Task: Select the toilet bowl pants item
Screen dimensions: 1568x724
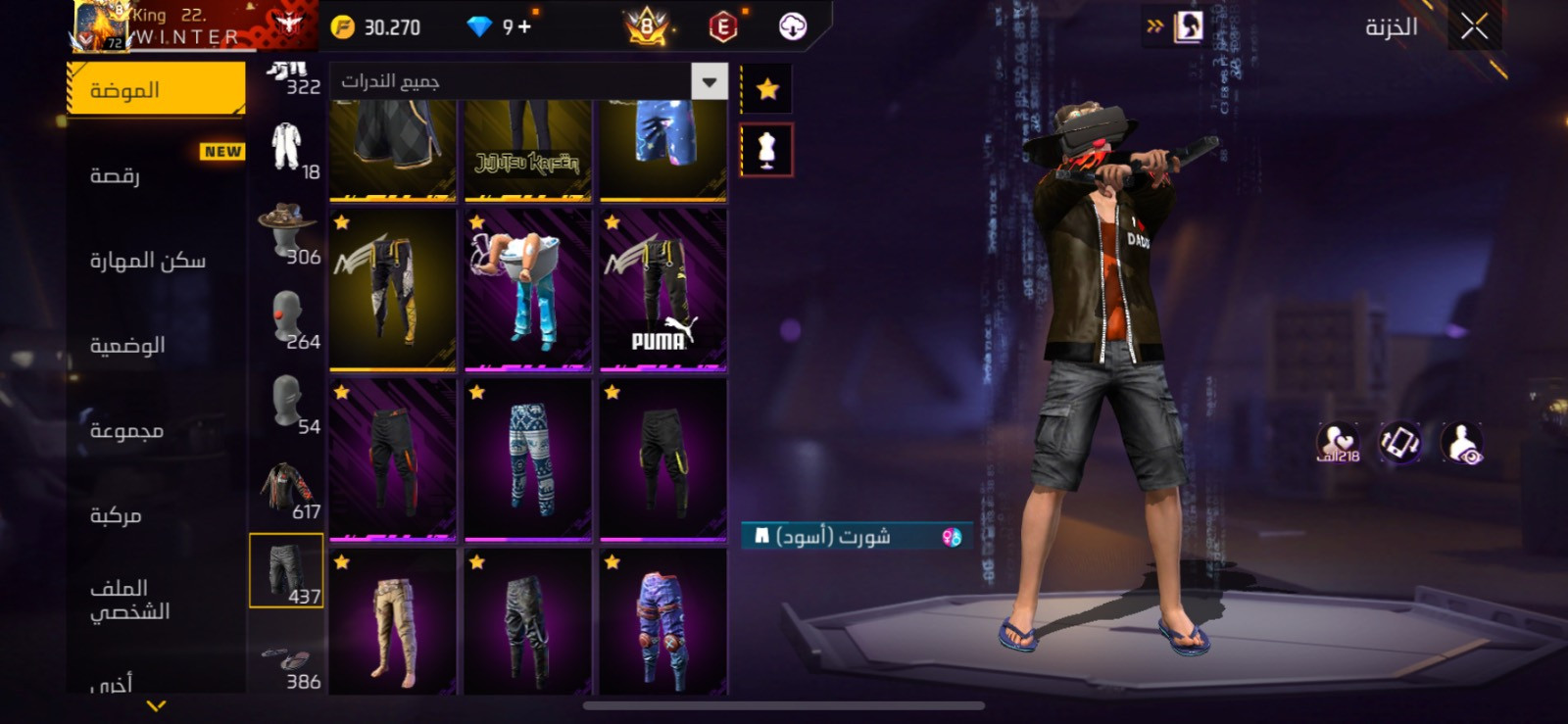Action: coord(528,290)
